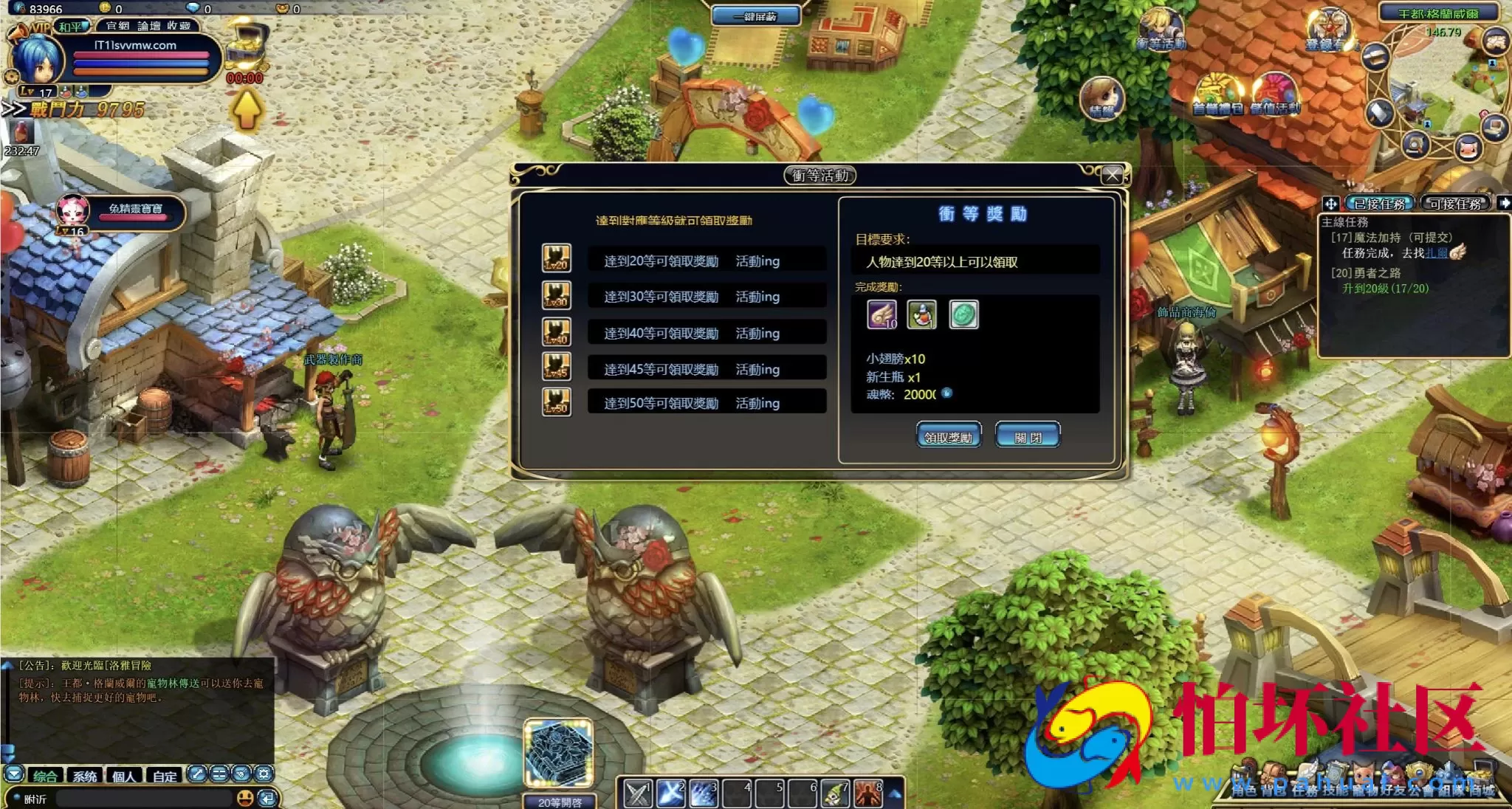Inspect the 小翅膀 wing reward icon
Image resolution: width=1512 pixels, height=809 pixels.
coord(882,315)
